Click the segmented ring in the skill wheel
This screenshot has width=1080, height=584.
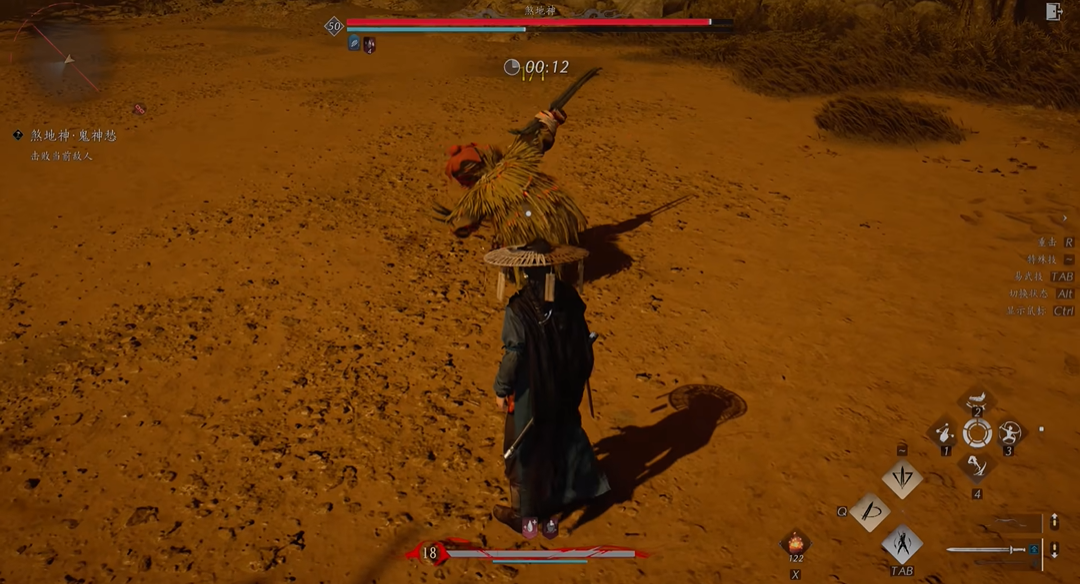point(977,433)
